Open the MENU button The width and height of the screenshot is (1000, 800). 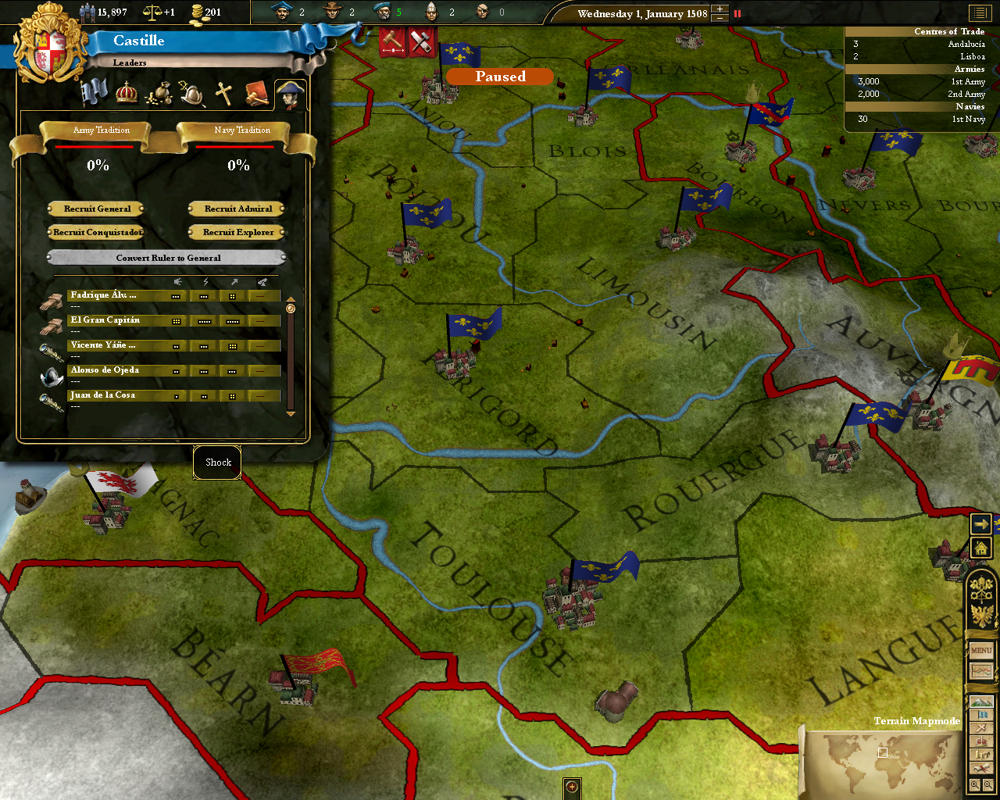pyautogui.click(x=981, y=650)
